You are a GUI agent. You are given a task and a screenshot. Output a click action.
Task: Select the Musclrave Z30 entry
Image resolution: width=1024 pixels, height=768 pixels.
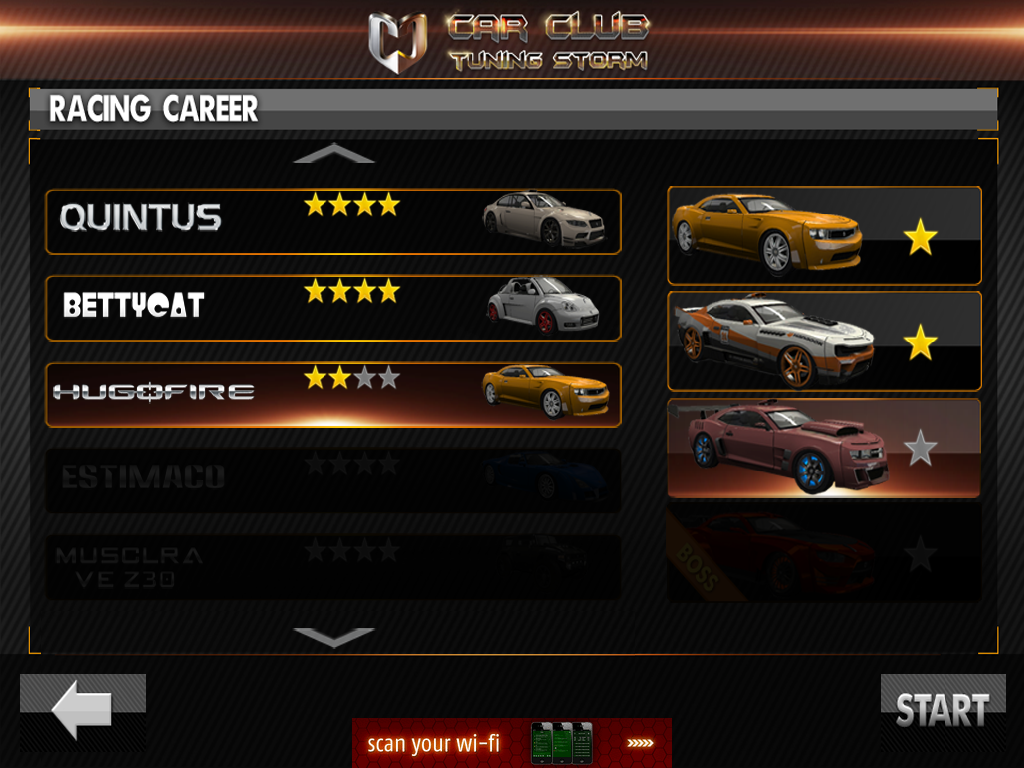[333, 567]
